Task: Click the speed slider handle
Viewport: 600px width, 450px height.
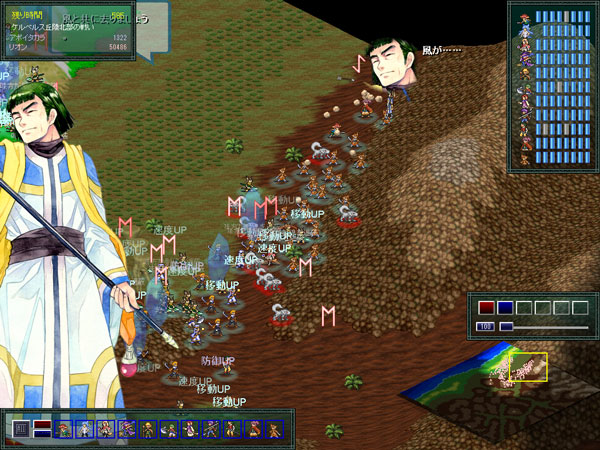Action: click(506, 327)
